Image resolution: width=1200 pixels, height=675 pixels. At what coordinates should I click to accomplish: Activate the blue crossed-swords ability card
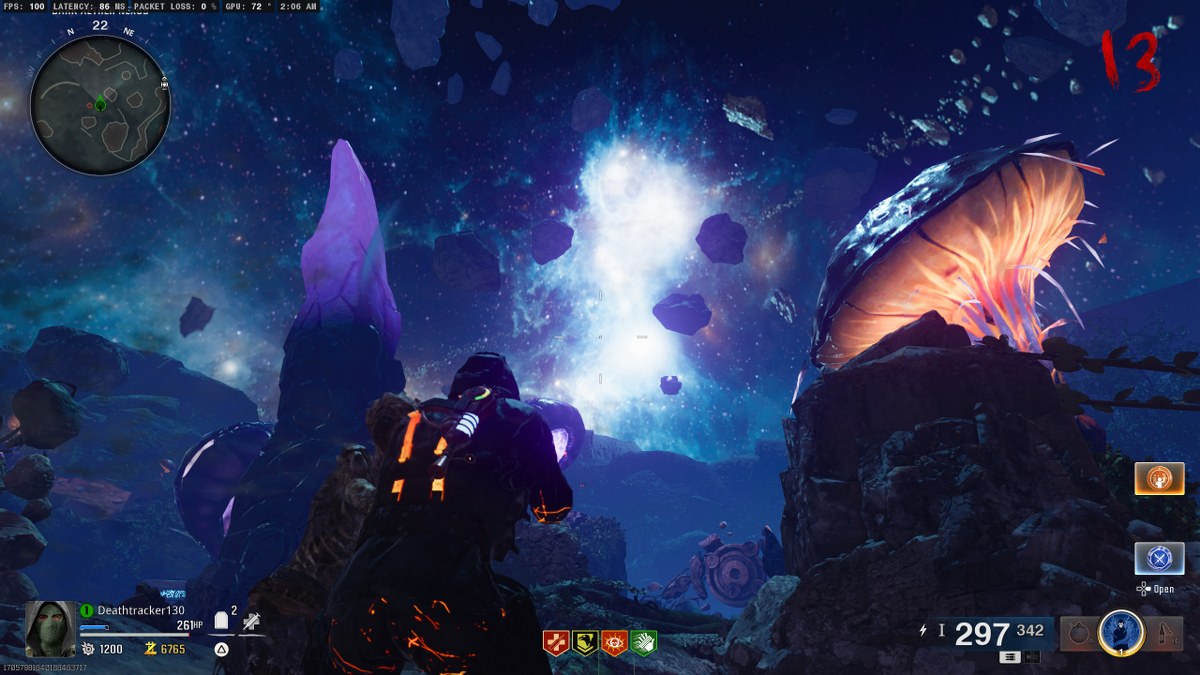click(1159, 558)
